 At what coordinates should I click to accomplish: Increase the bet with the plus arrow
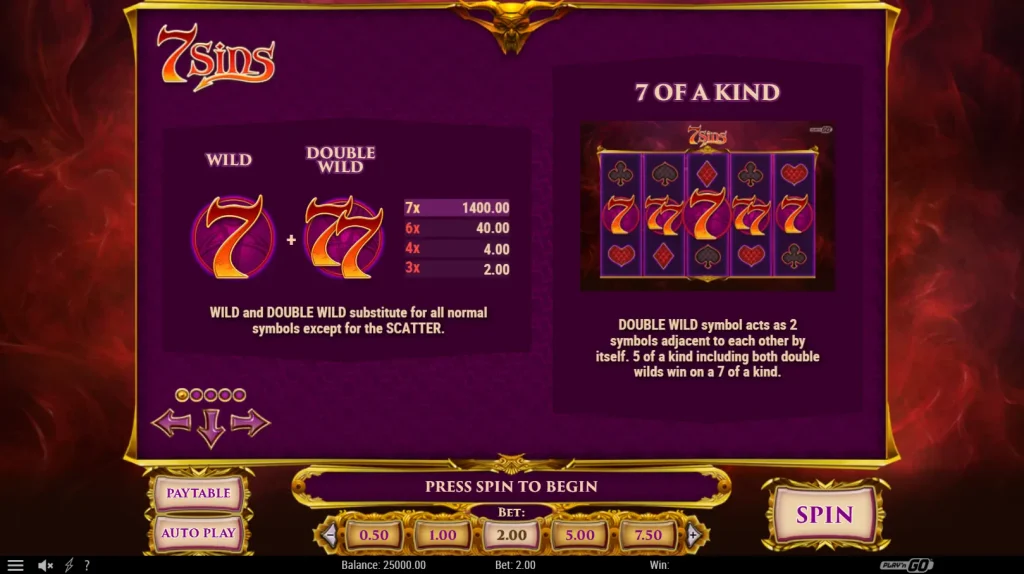(x=693, y=535)
